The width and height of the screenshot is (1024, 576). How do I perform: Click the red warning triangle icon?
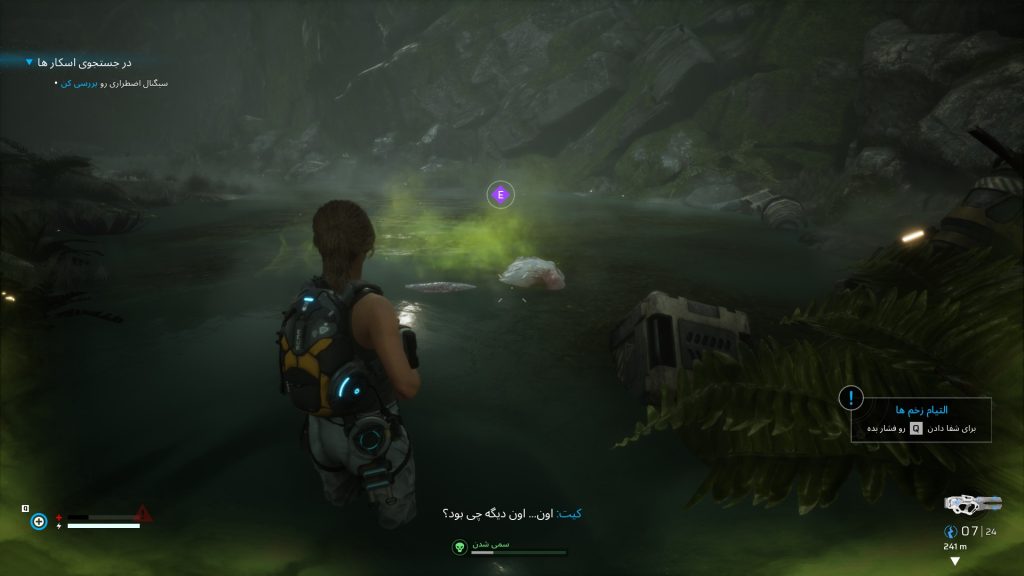click(x=144, y=513)
